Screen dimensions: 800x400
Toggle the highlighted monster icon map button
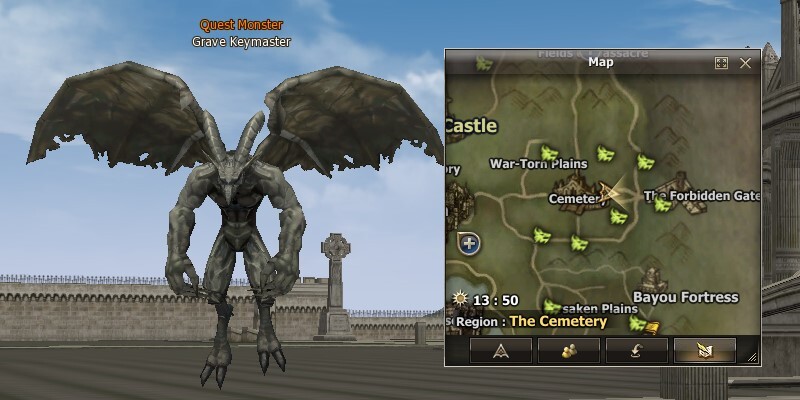[704, 349]
